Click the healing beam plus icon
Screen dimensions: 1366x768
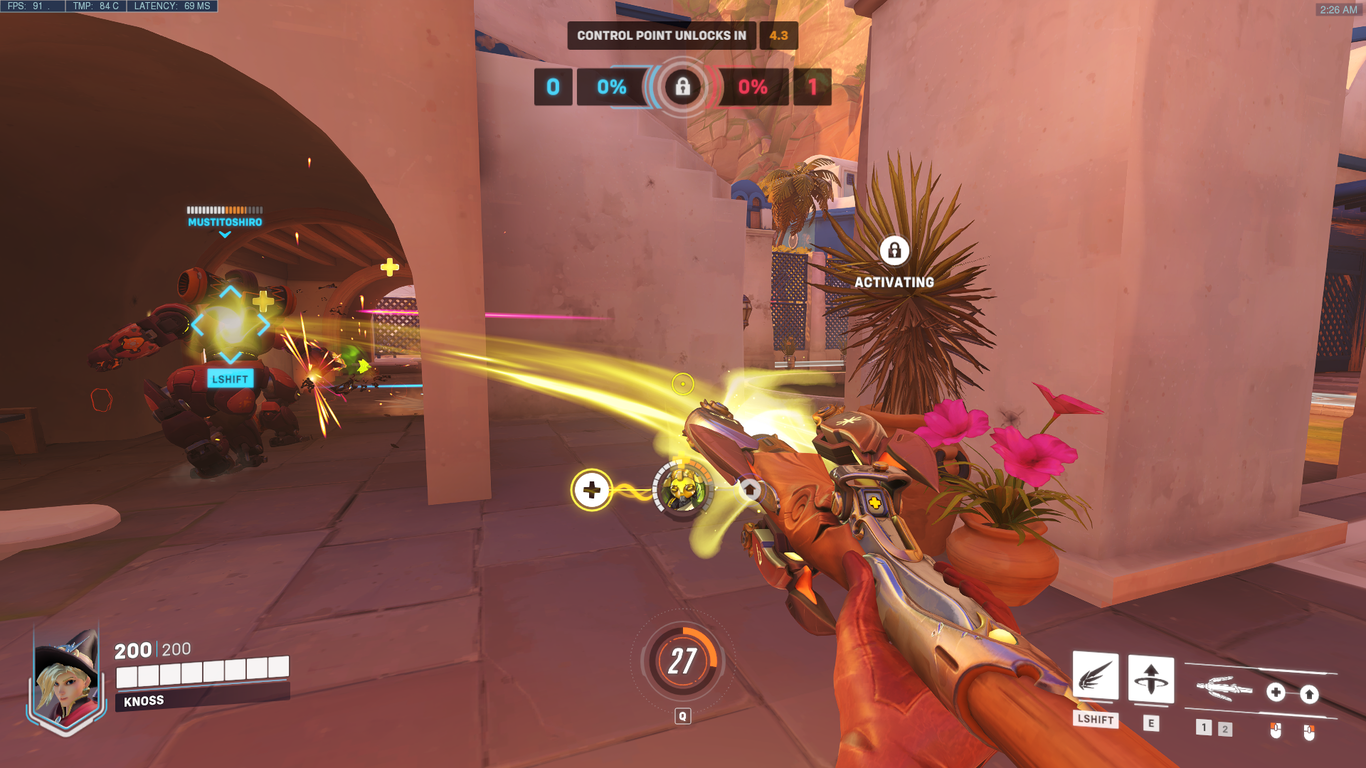[593, 488]
